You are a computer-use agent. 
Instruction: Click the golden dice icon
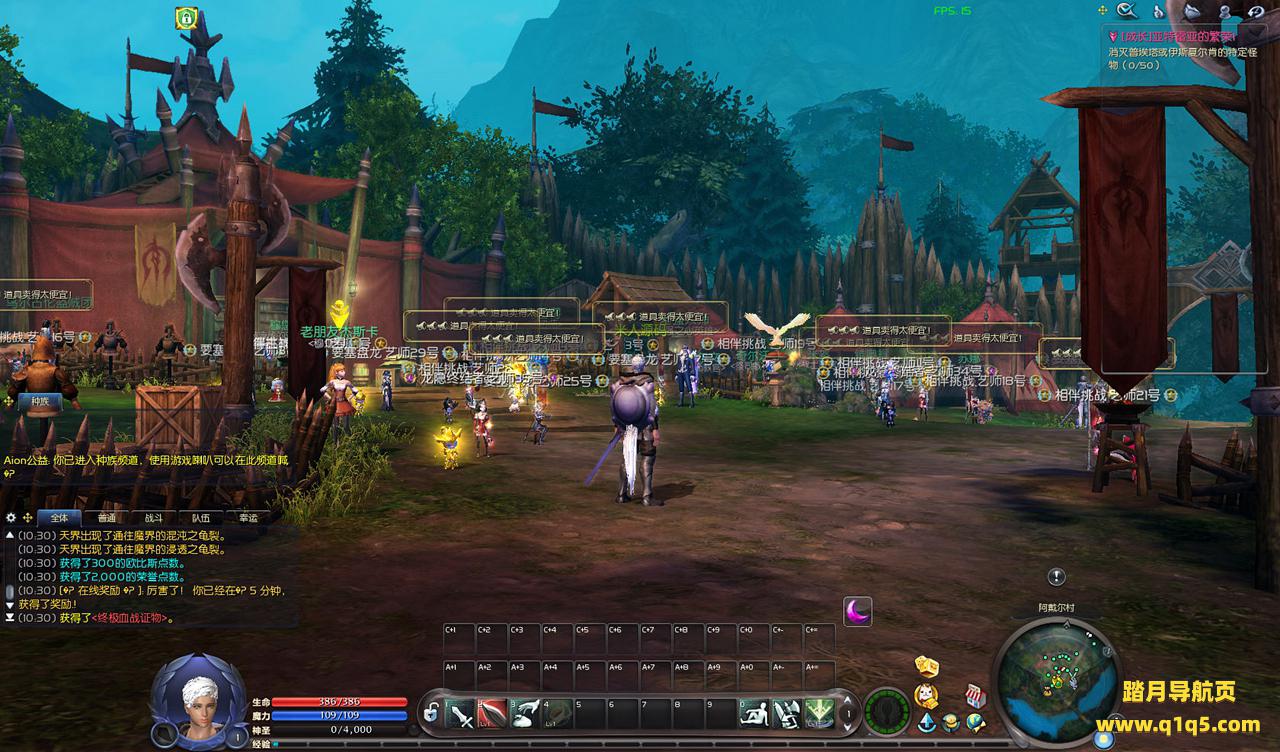(927, 667)
